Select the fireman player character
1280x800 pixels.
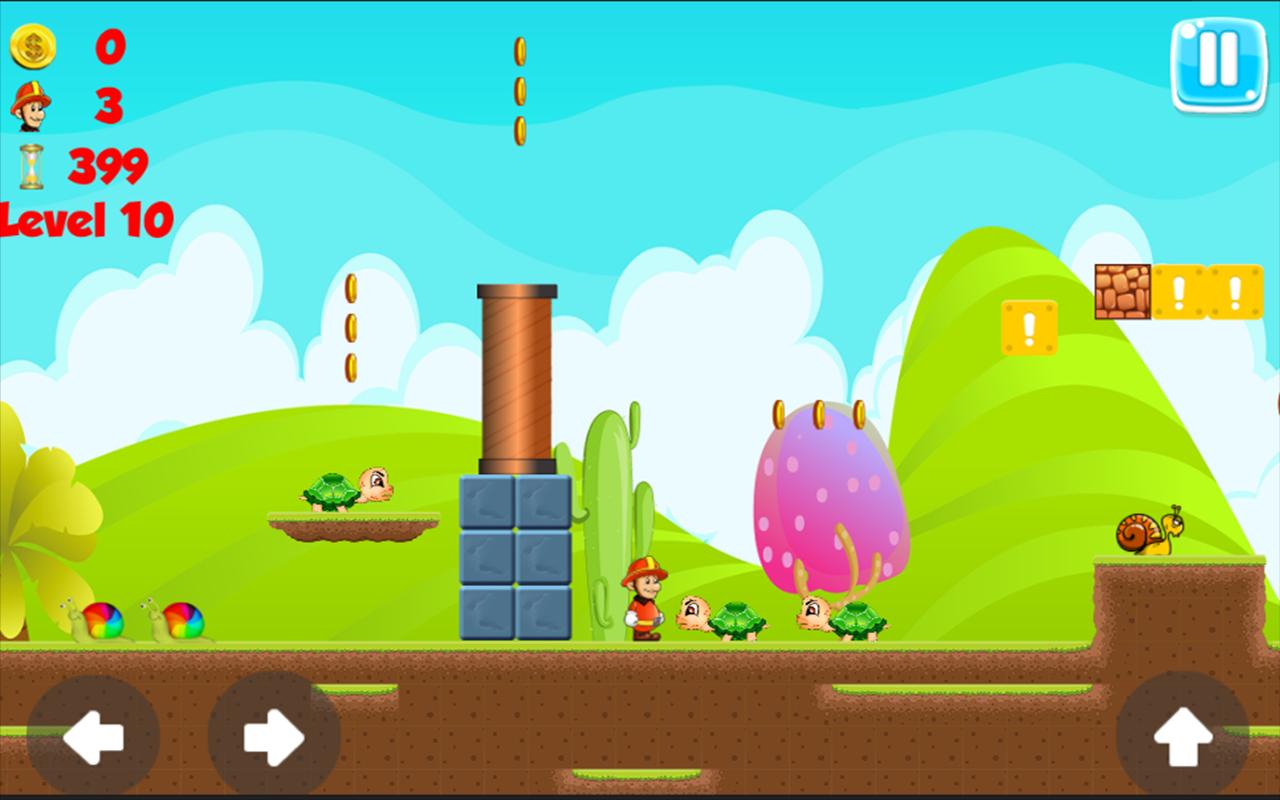(645, 600)
